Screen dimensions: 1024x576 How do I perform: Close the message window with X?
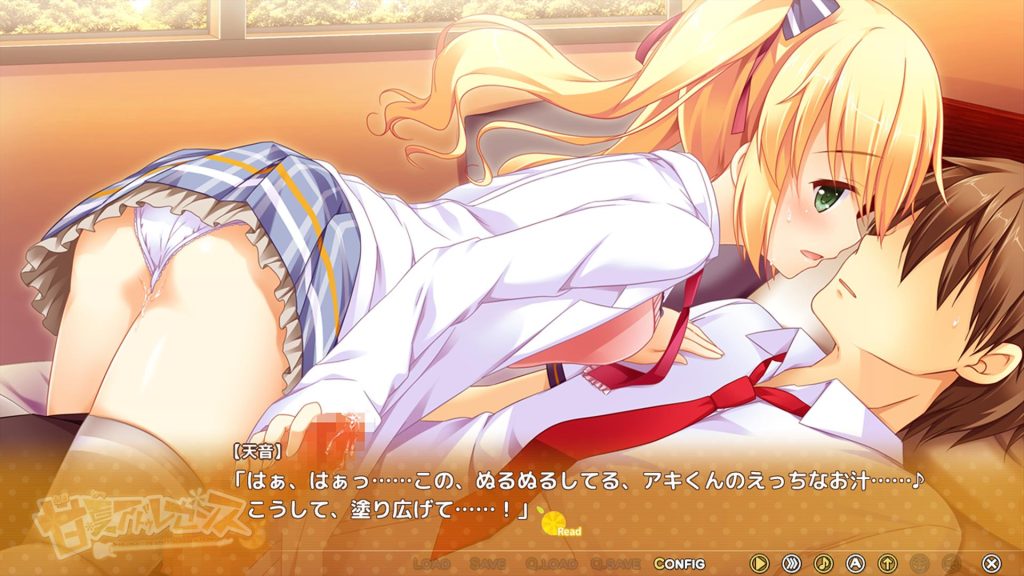pos(990,564)
